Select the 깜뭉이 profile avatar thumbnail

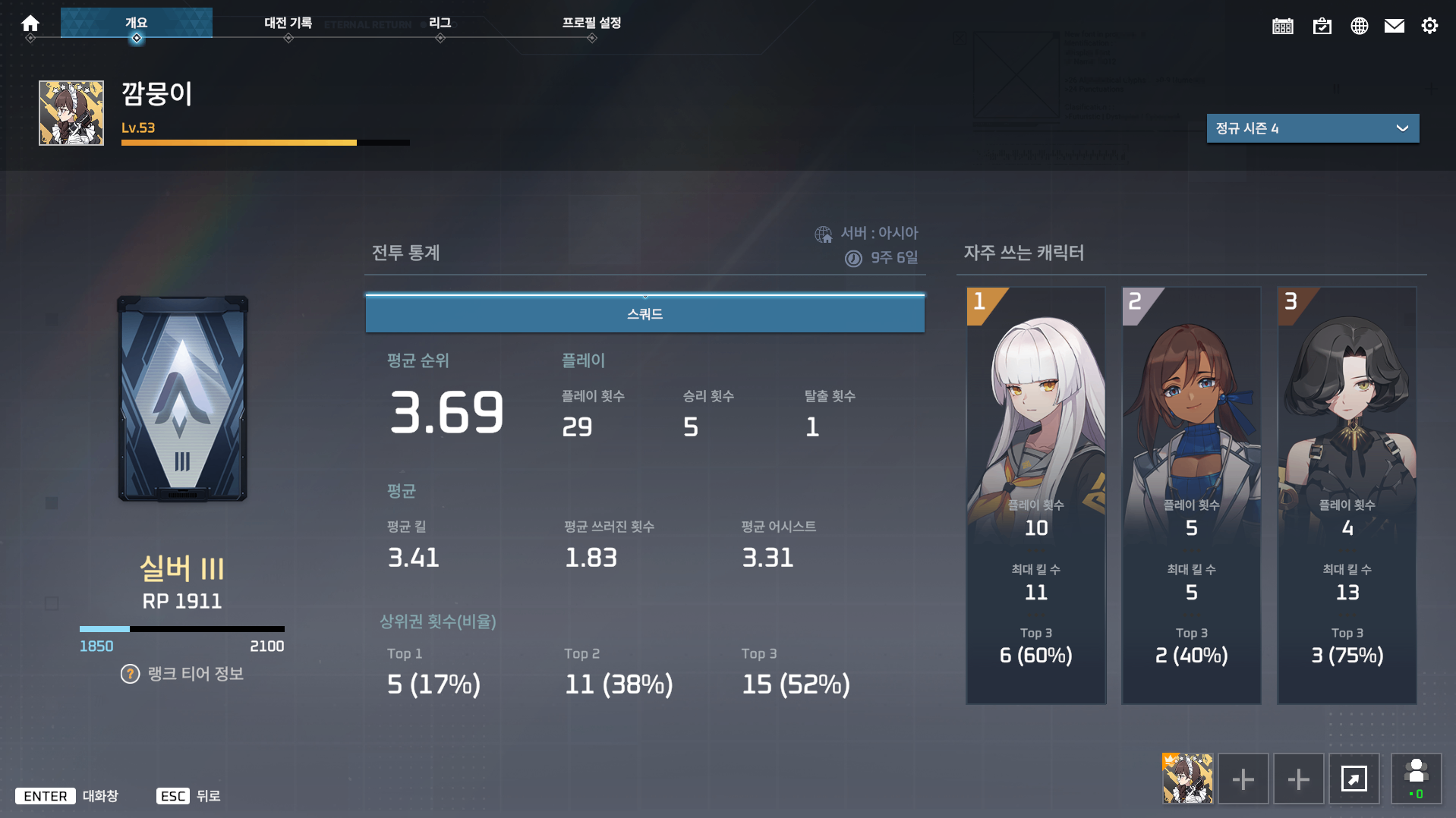coord(71,112)
